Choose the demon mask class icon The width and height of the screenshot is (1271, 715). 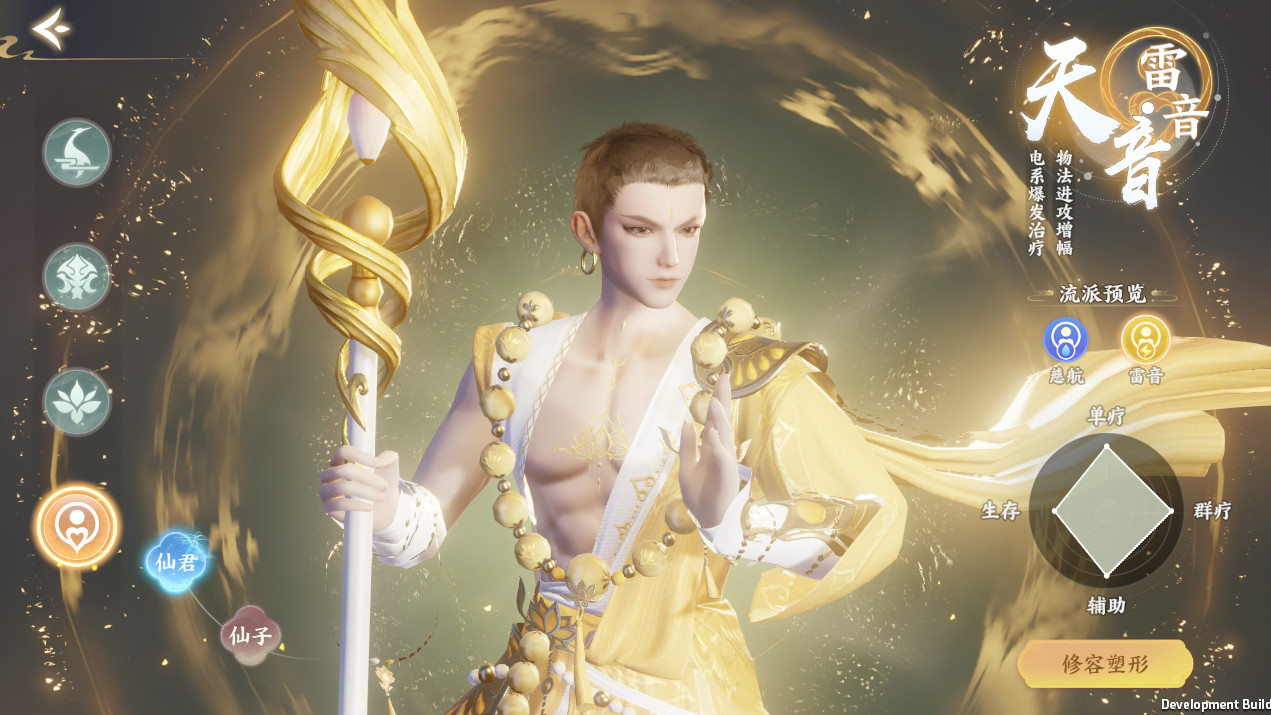coord(77,277)
